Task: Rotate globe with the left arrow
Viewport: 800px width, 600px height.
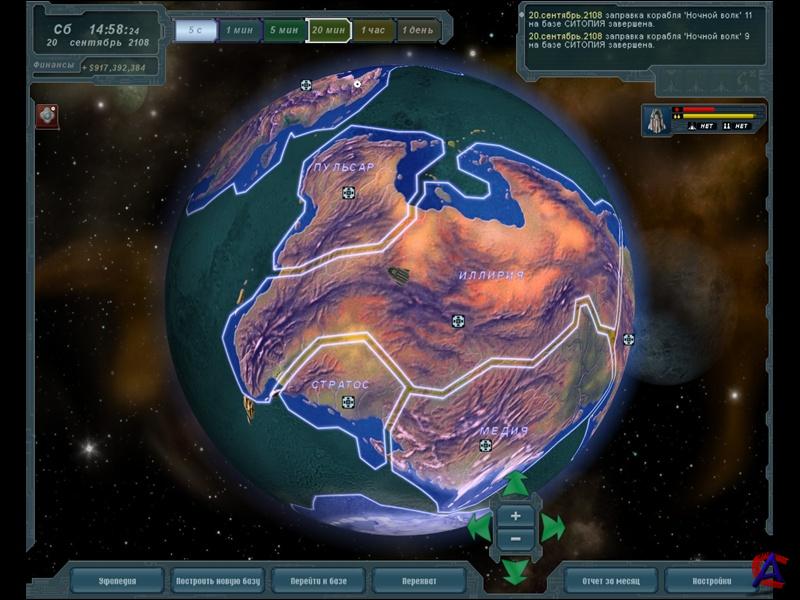Action: point(480,527)
